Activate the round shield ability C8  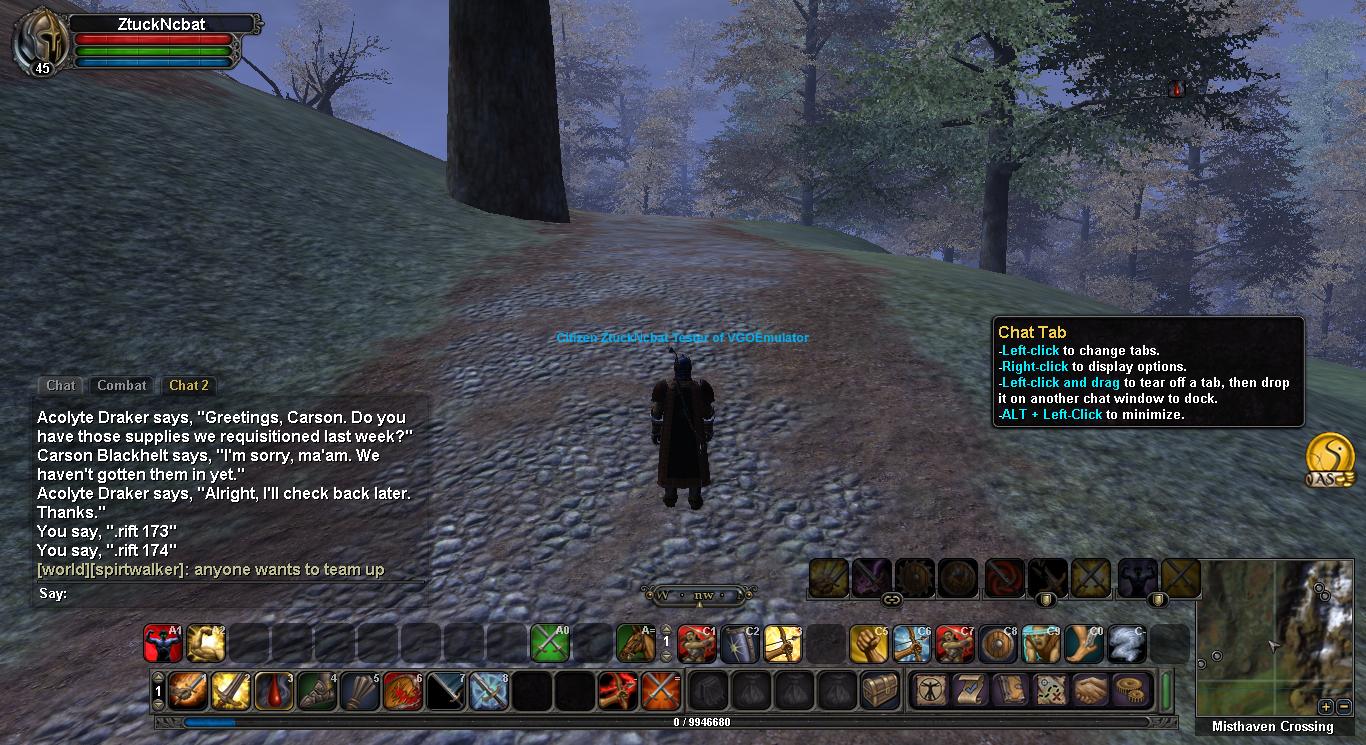coord(998,644)
